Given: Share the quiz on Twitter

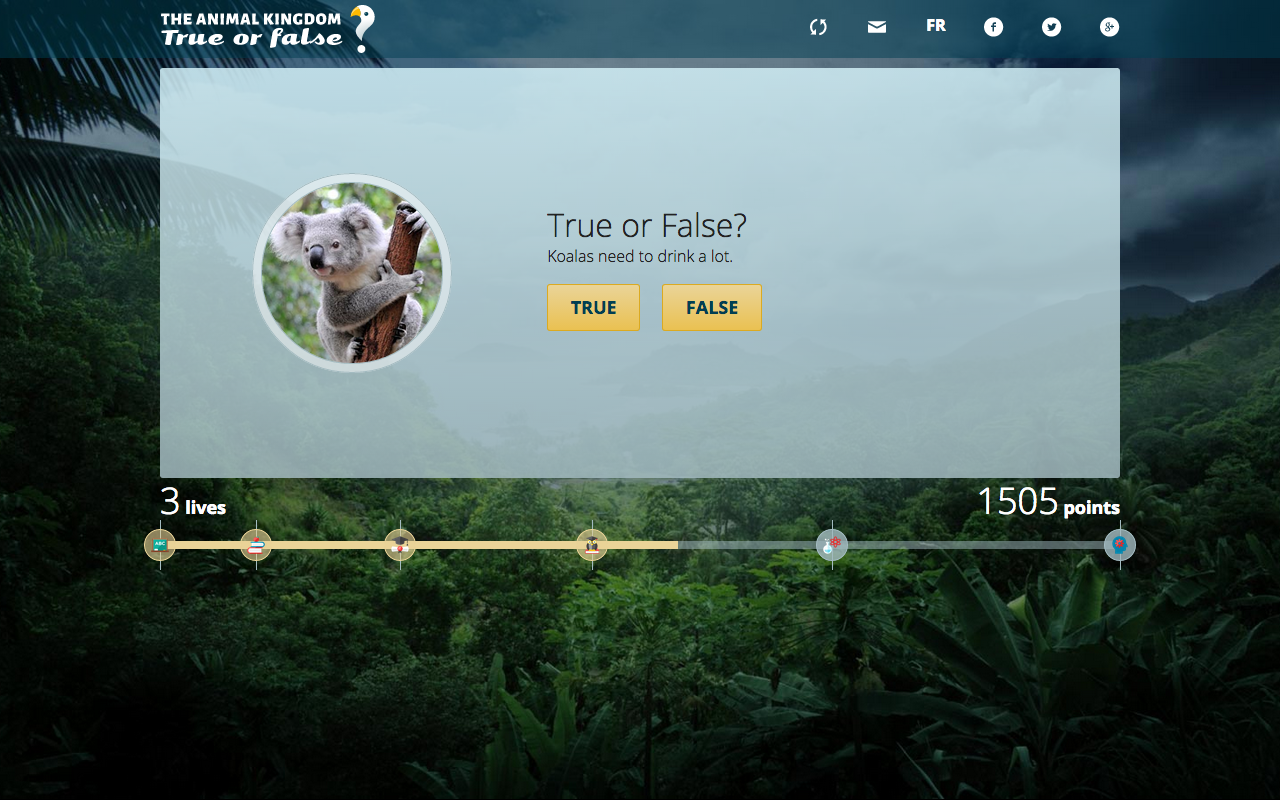Looking at the screenshot, I should point(1051,26).
